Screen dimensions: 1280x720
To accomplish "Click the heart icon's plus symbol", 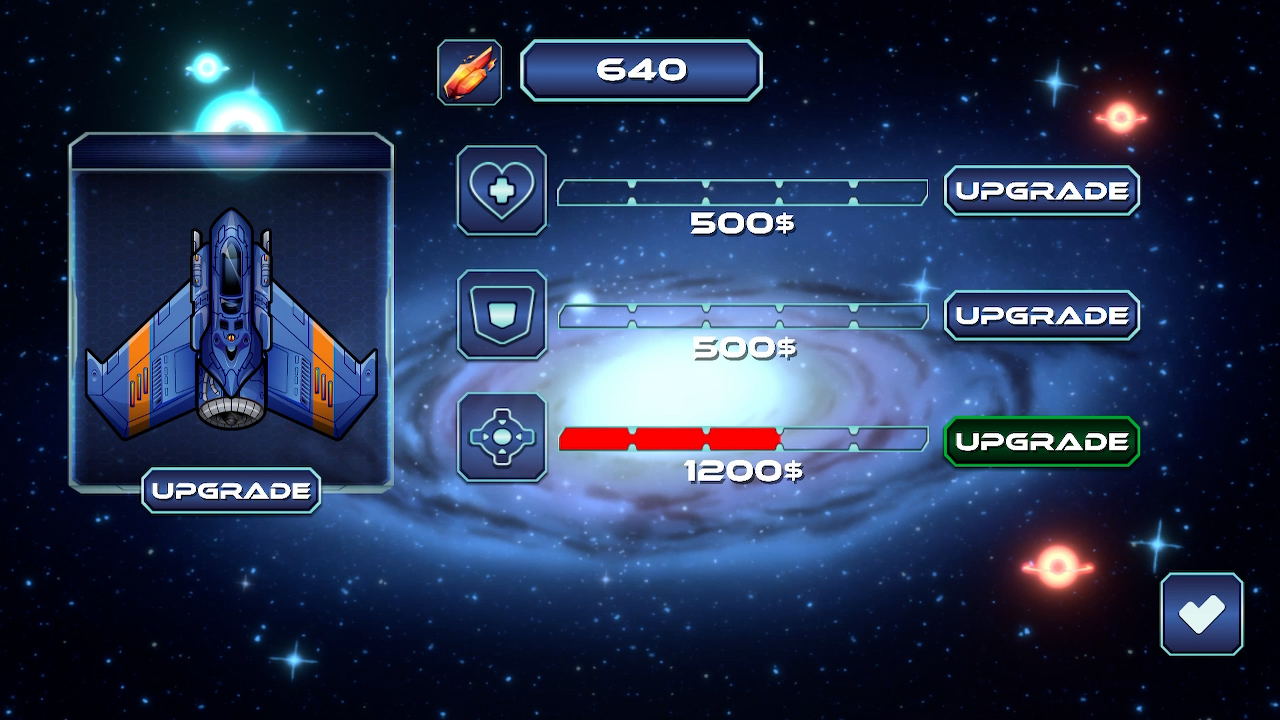I will (501, 192).
